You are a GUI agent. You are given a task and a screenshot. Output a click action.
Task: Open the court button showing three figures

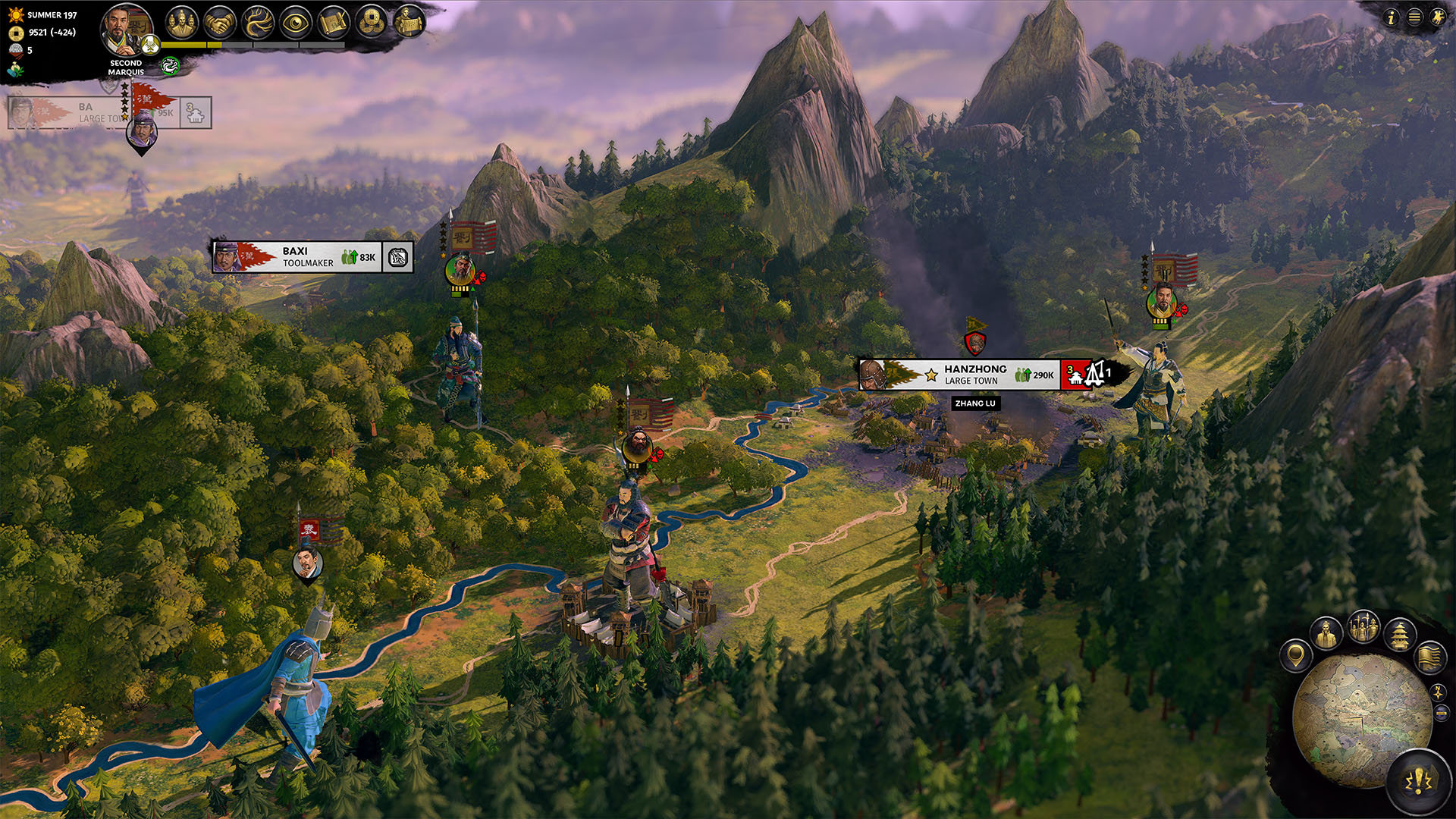[x=181, y=23]
